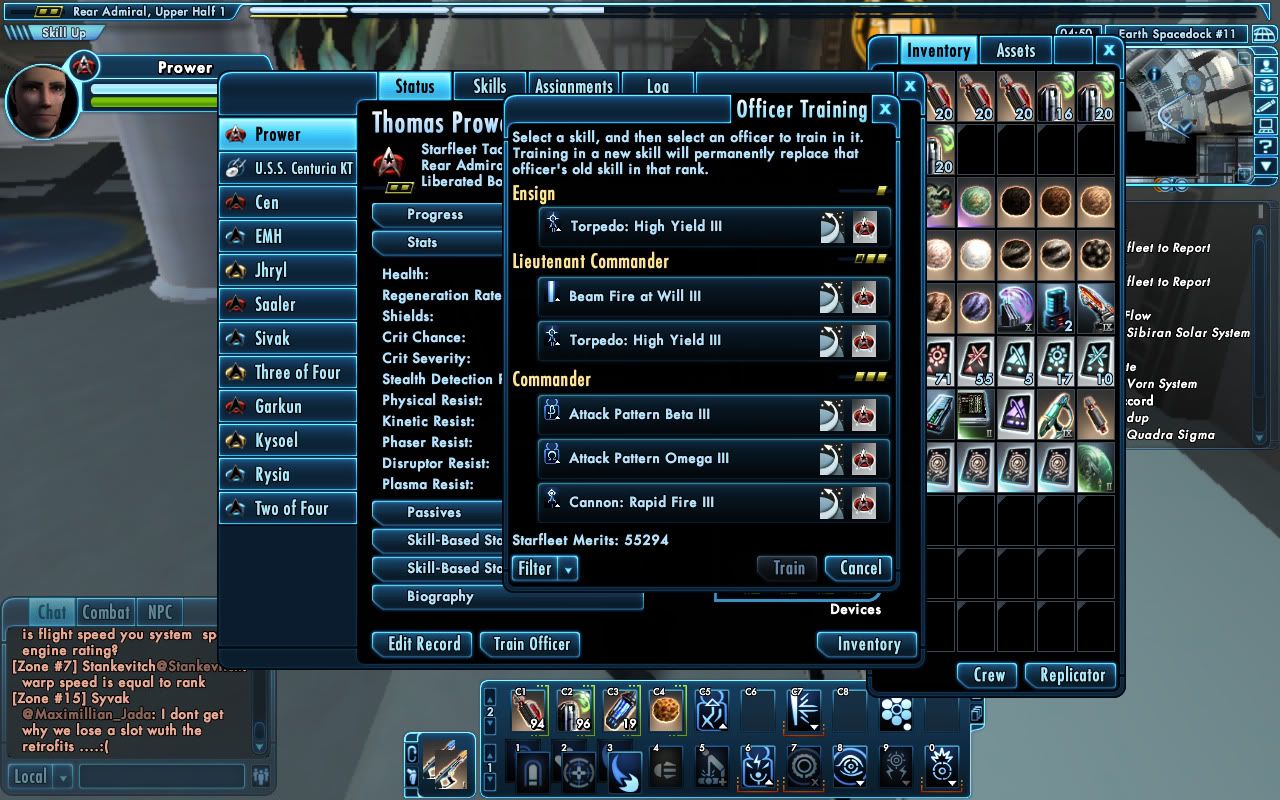This screenshot has width=1280, height=800.
Task: Close the Officer Training window
Action: pos(884,109)
